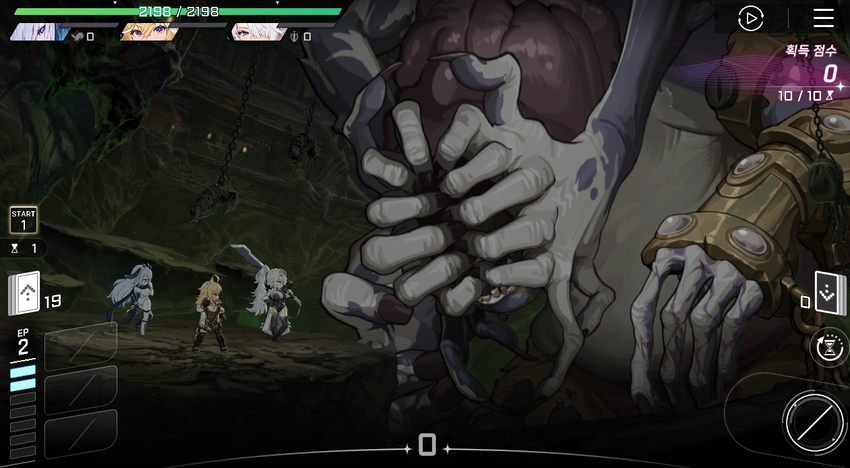Open the hamburger menu
850x468 pixels.
[823, 18]
